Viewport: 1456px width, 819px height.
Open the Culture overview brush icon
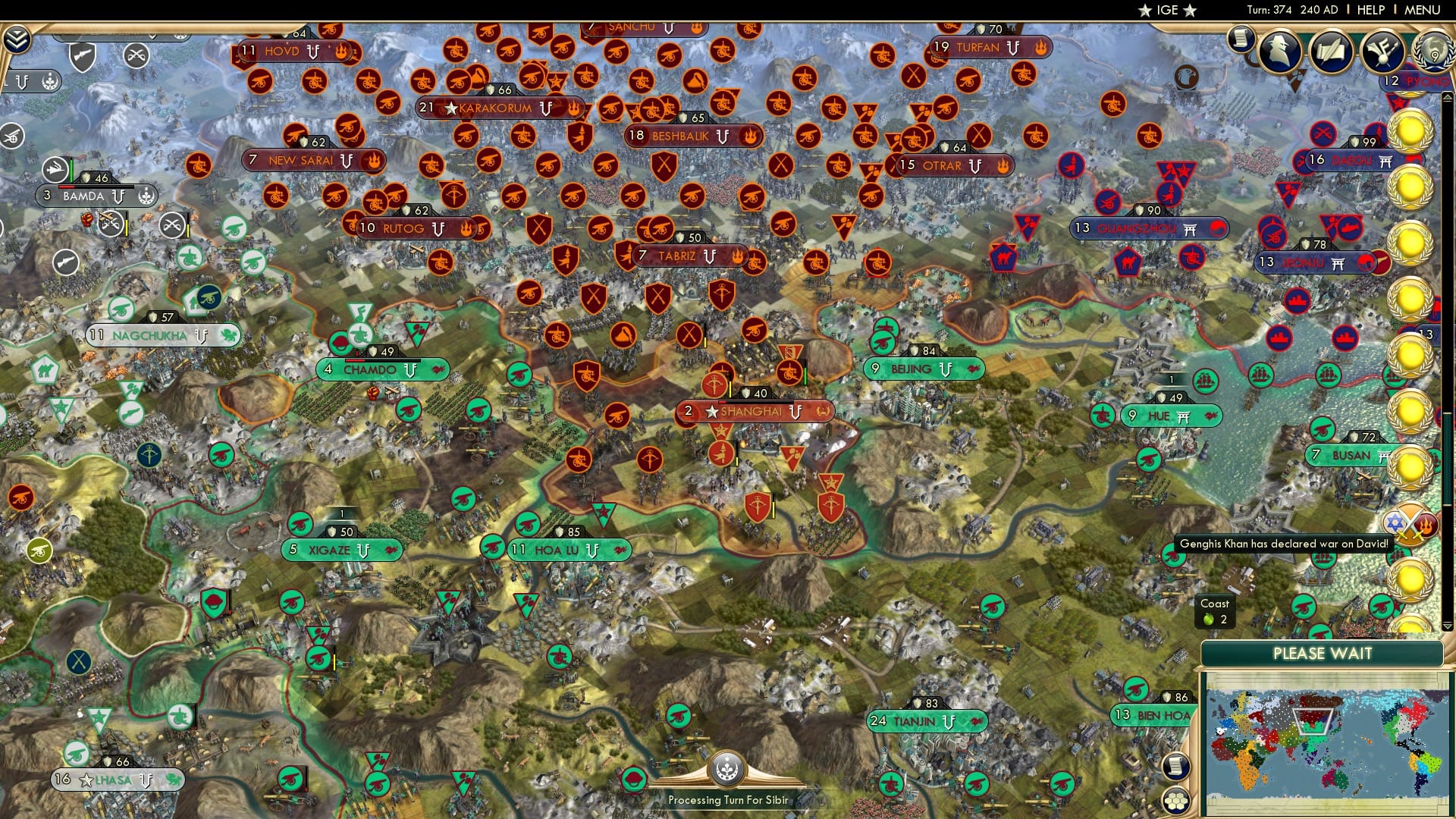1382,52
